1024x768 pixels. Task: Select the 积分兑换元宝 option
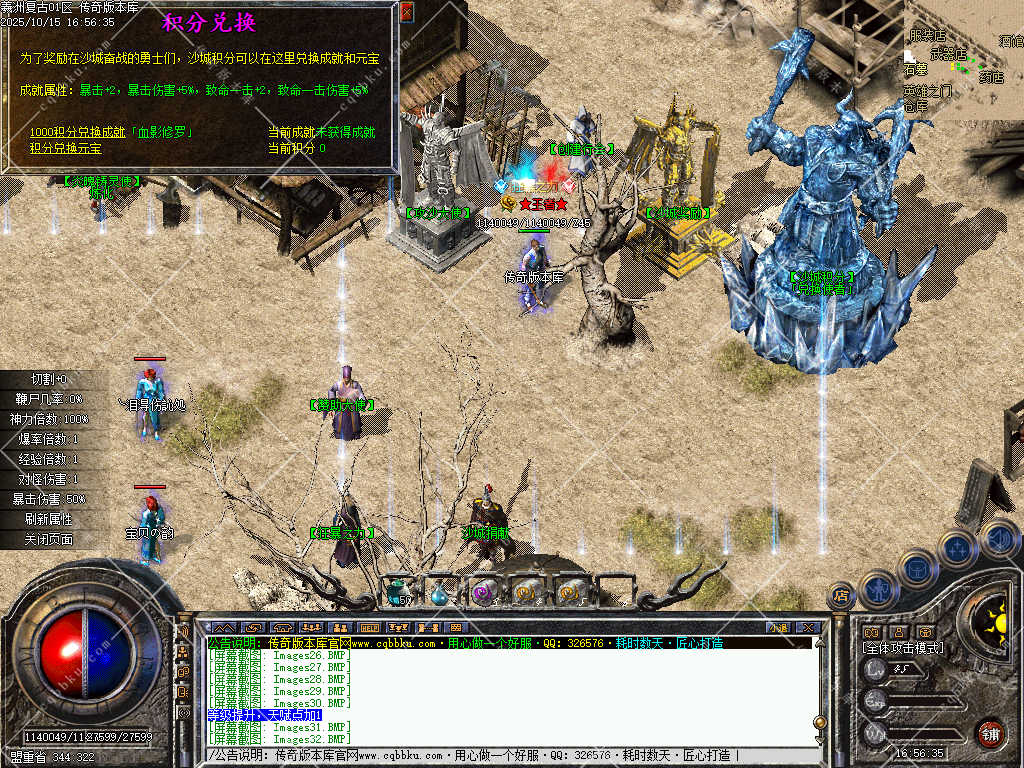click(x=65, y=148)
